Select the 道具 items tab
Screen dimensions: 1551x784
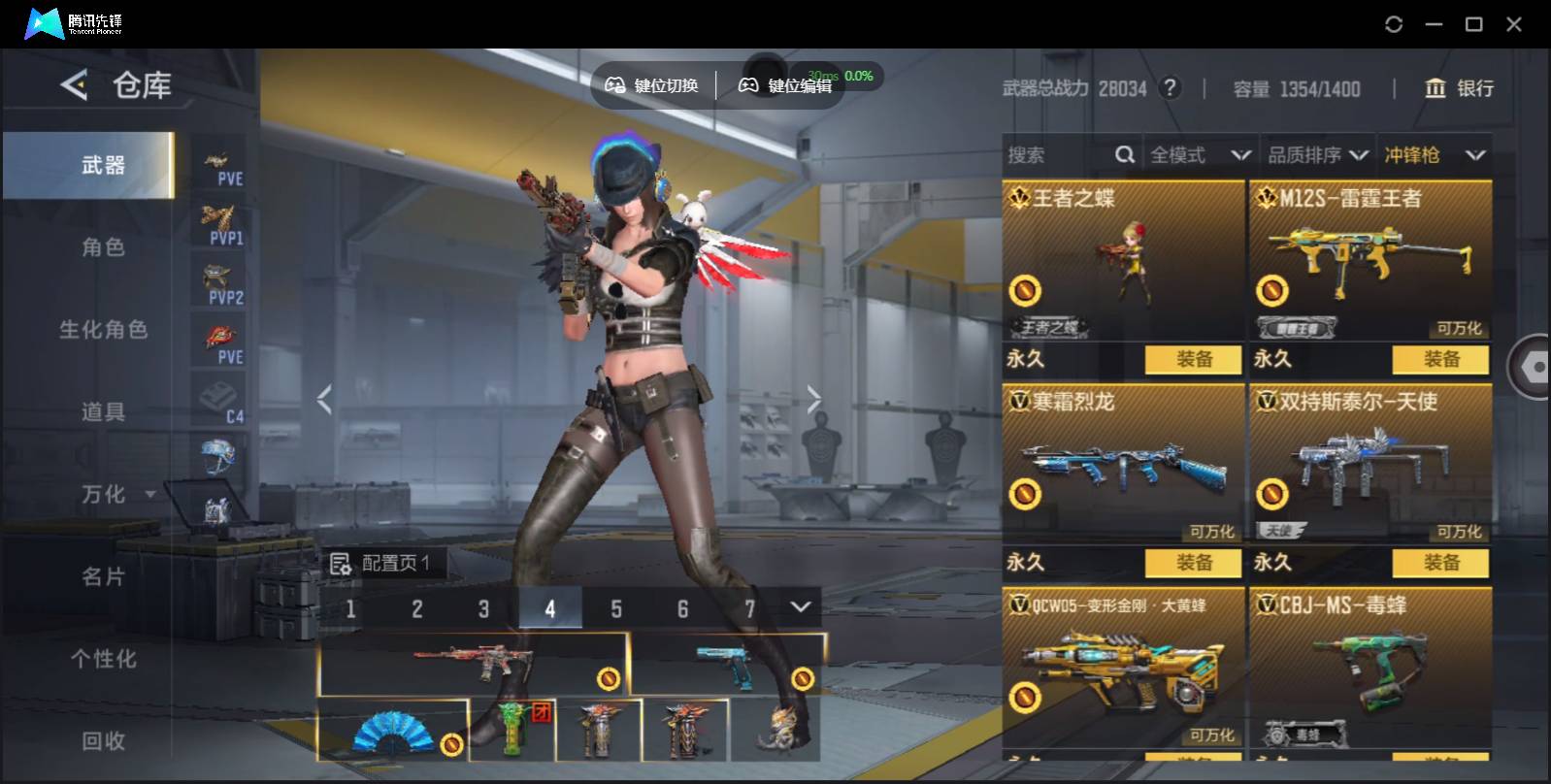103,412
